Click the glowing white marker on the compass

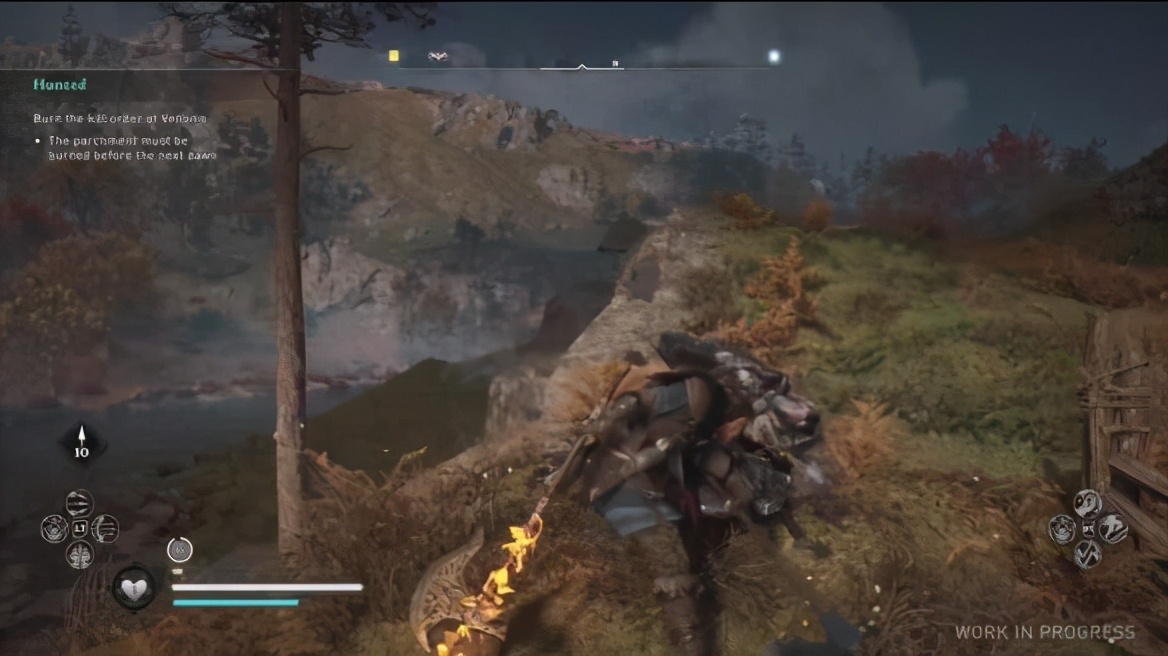pyautogui.click(x=773, y=57)
